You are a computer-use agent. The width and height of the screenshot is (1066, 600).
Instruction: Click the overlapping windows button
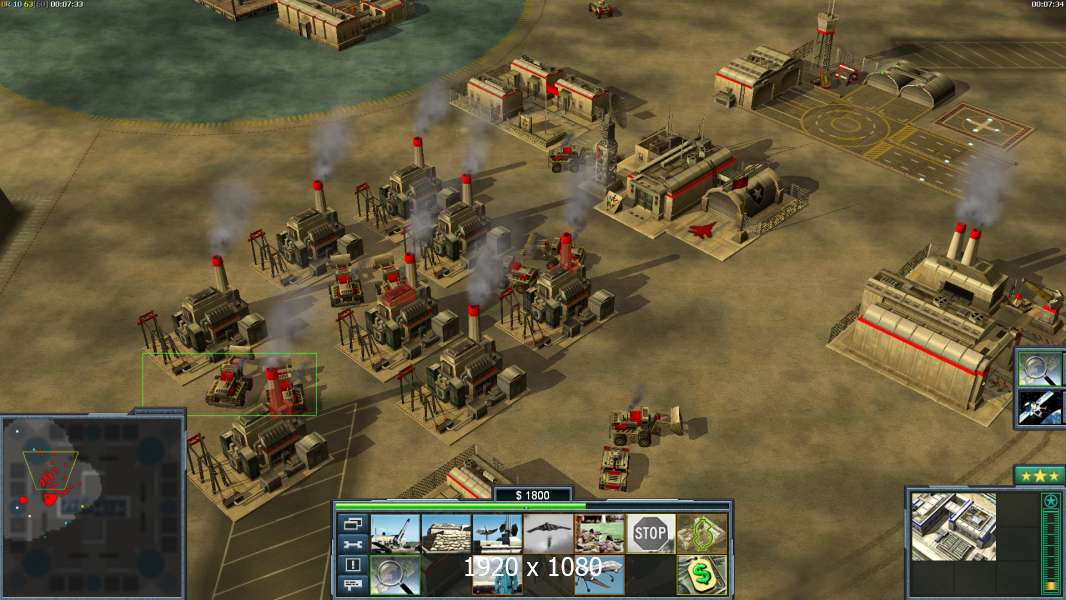coord(353,523)
